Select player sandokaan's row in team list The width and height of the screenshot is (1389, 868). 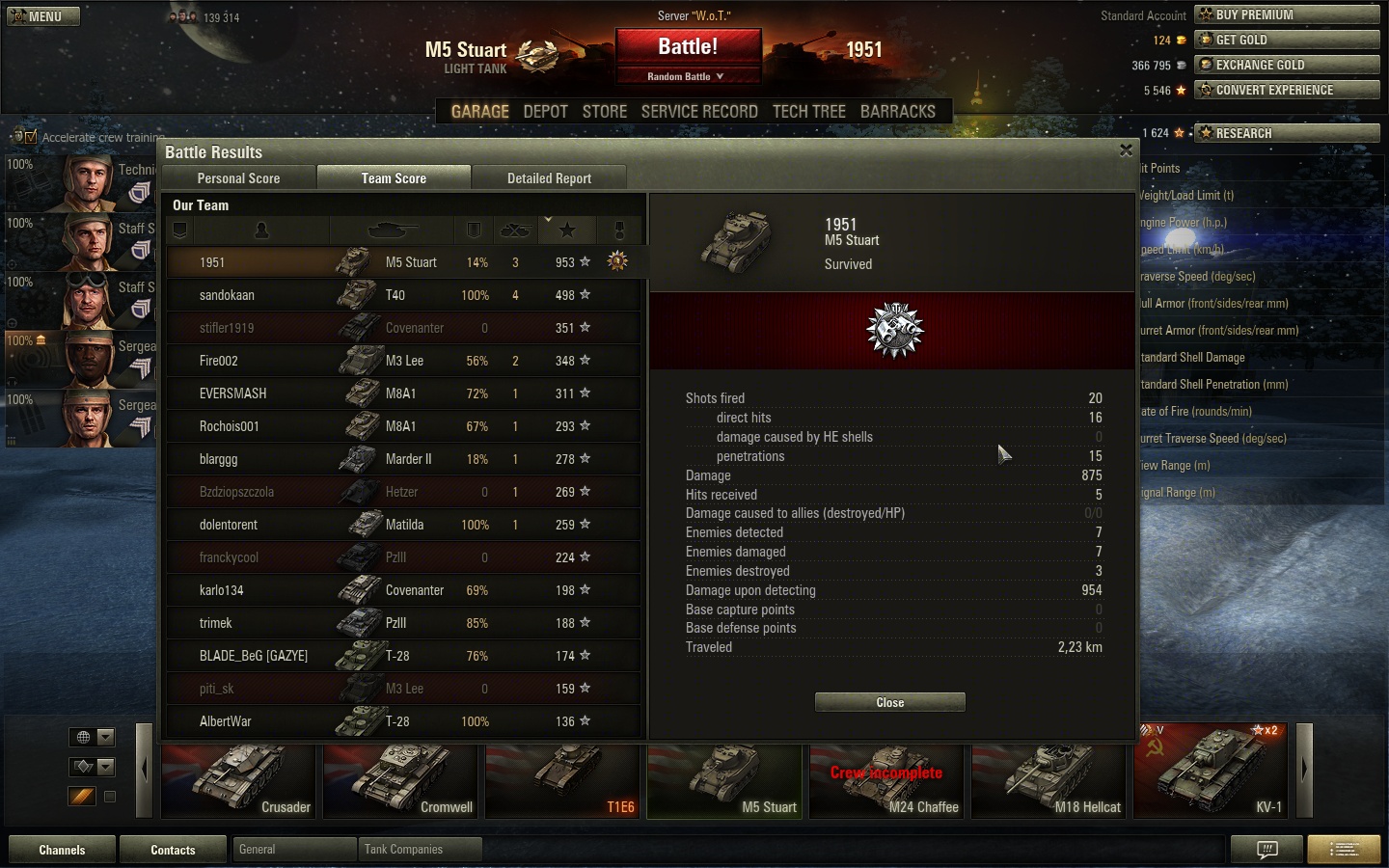[x=403, y=295]
